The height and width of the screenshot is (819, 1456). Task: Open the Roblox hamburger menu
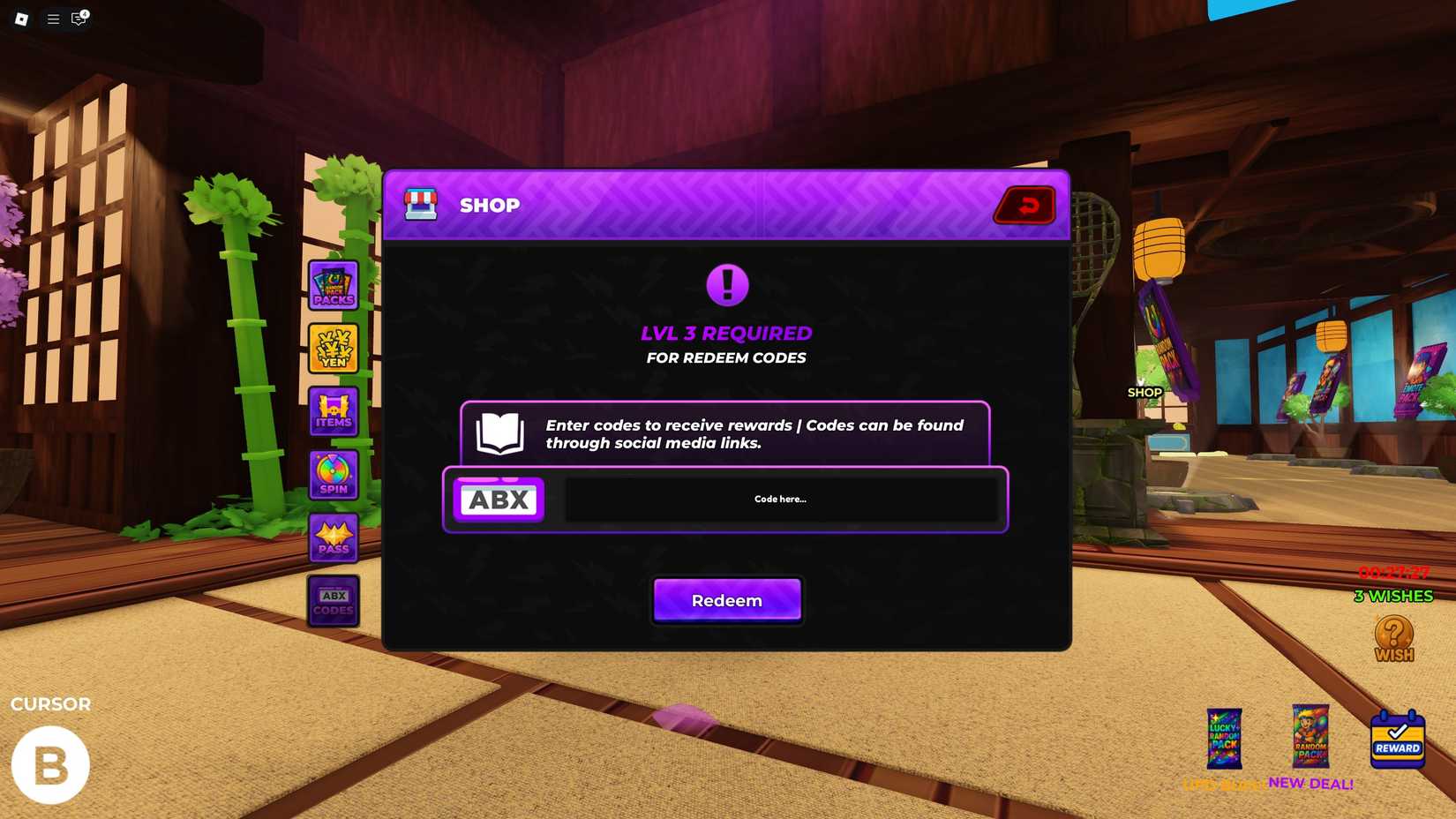tap(52, 19)
